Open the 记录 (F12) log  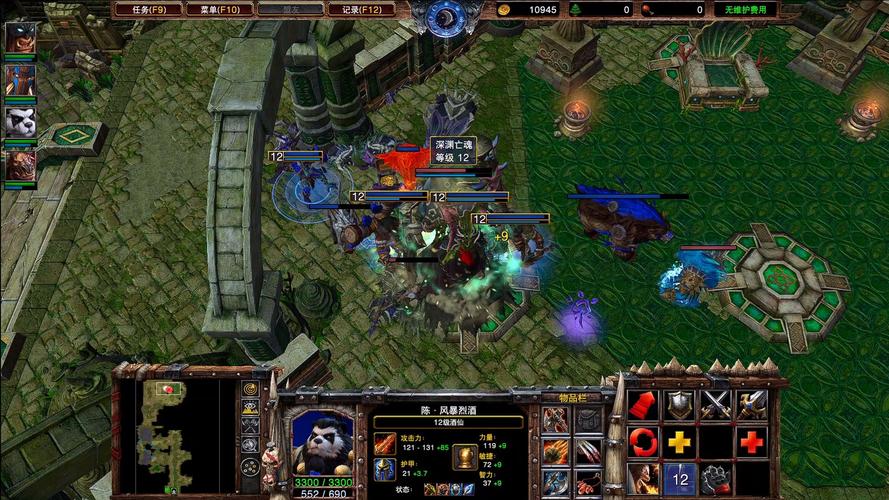click(x=362, y=9)
